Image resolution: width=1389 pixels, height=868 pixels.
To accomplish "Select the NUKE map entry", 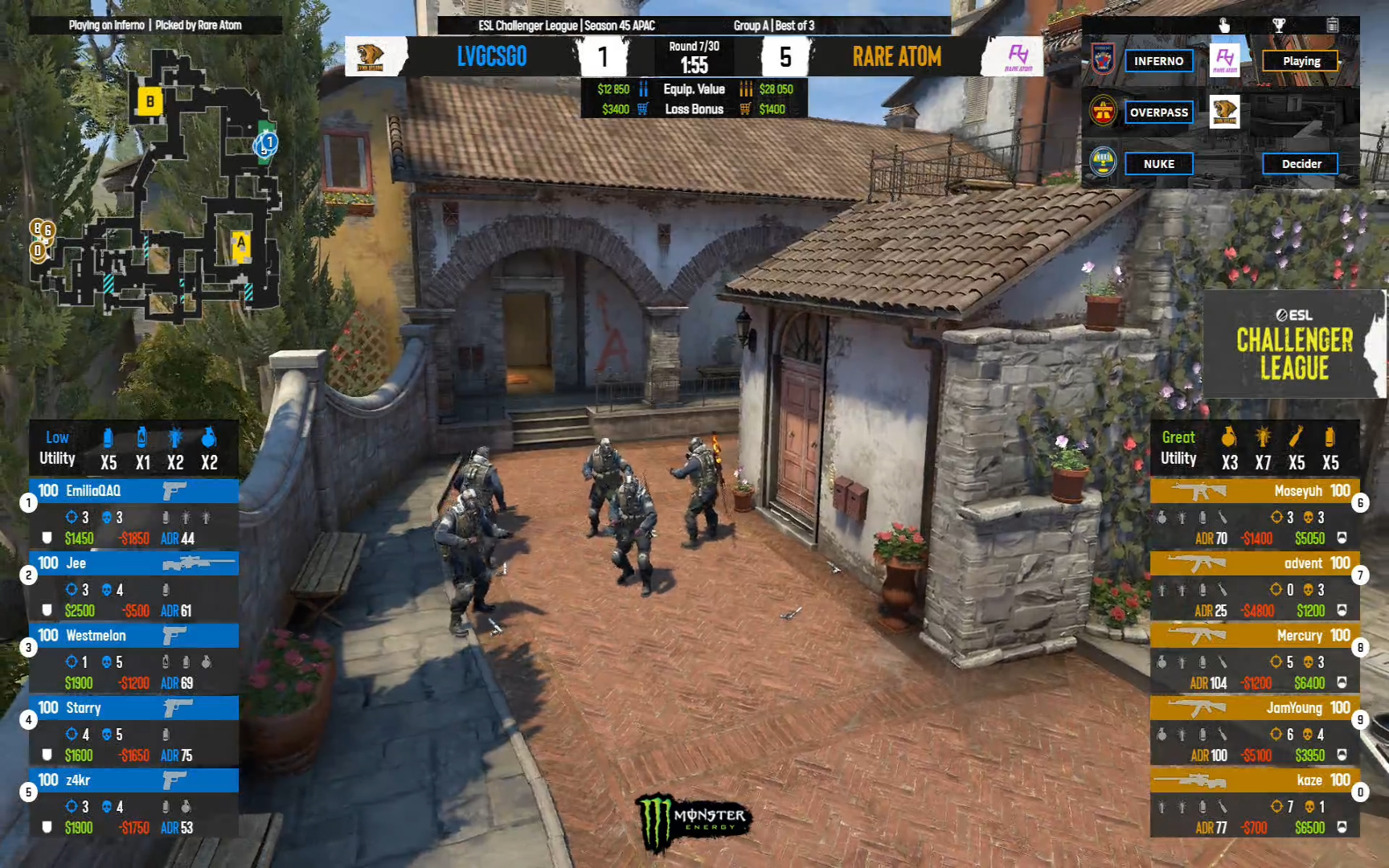I will 1158,164.
